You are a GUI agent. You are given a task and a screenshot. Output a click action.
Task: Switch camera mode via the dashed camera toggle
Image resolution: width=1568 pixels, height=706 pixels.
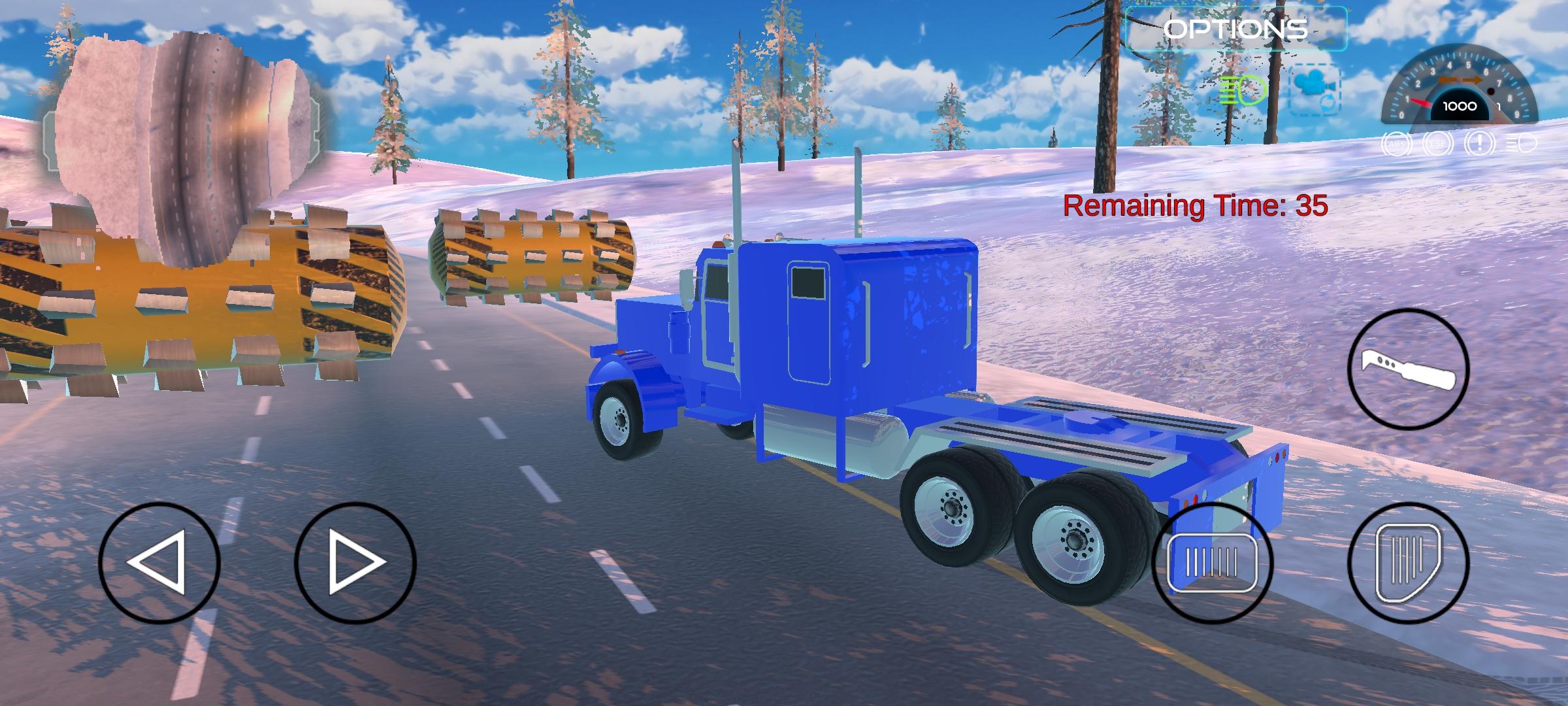click(1314, 90)
